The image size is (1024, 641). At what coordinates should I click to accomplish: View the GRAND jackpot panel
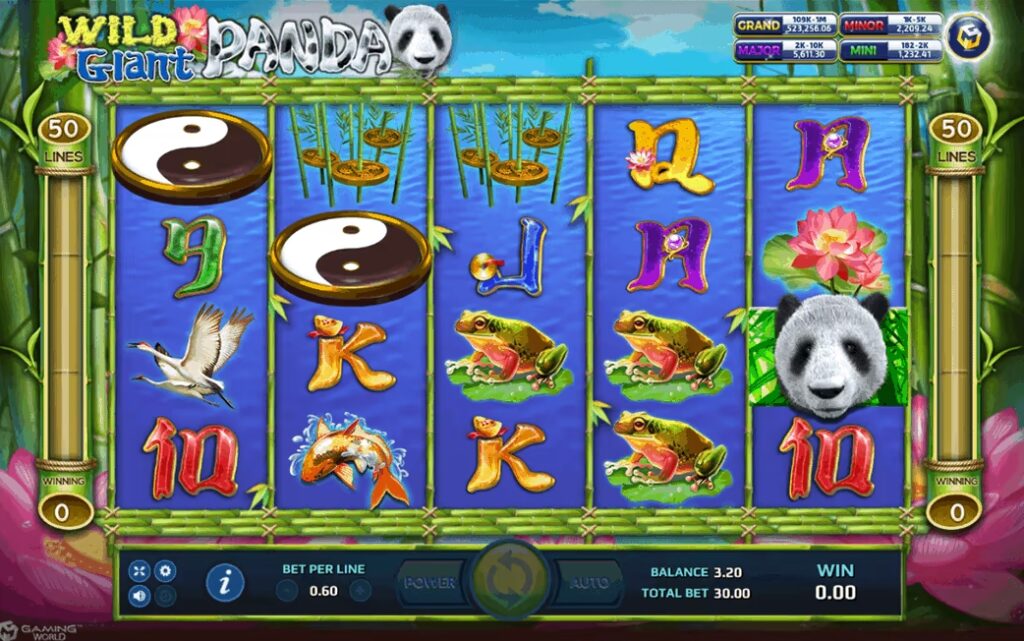[x=783, y=25]
